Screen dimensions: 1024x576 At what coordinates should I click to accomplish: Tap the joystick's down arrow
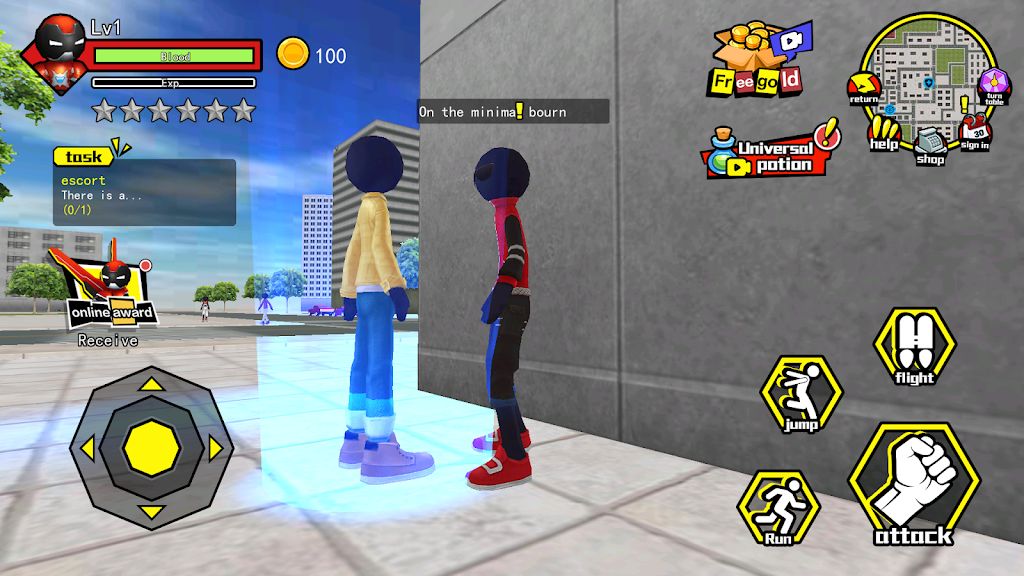151,512
